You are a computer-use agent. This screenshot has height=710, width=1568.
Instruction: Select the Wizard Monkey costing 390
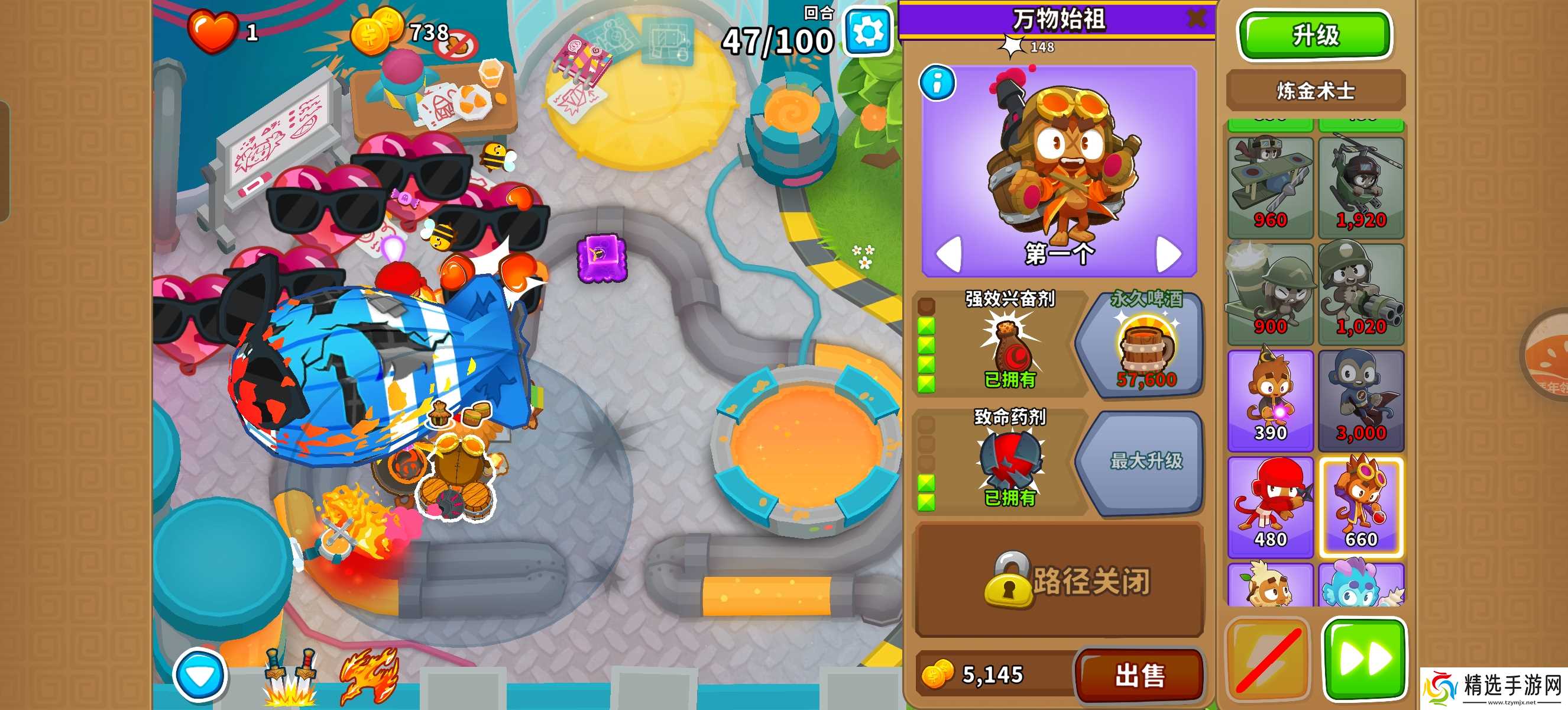pyautogui.click(x=1270, y=396)
